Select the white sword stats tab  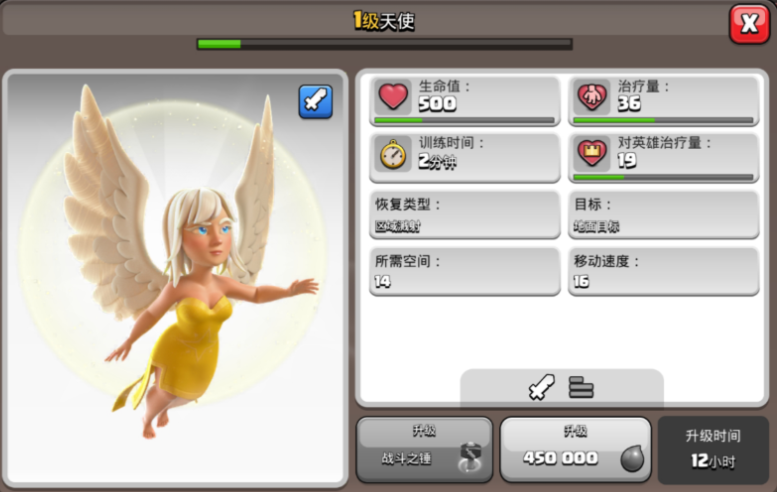pos(541,387)
